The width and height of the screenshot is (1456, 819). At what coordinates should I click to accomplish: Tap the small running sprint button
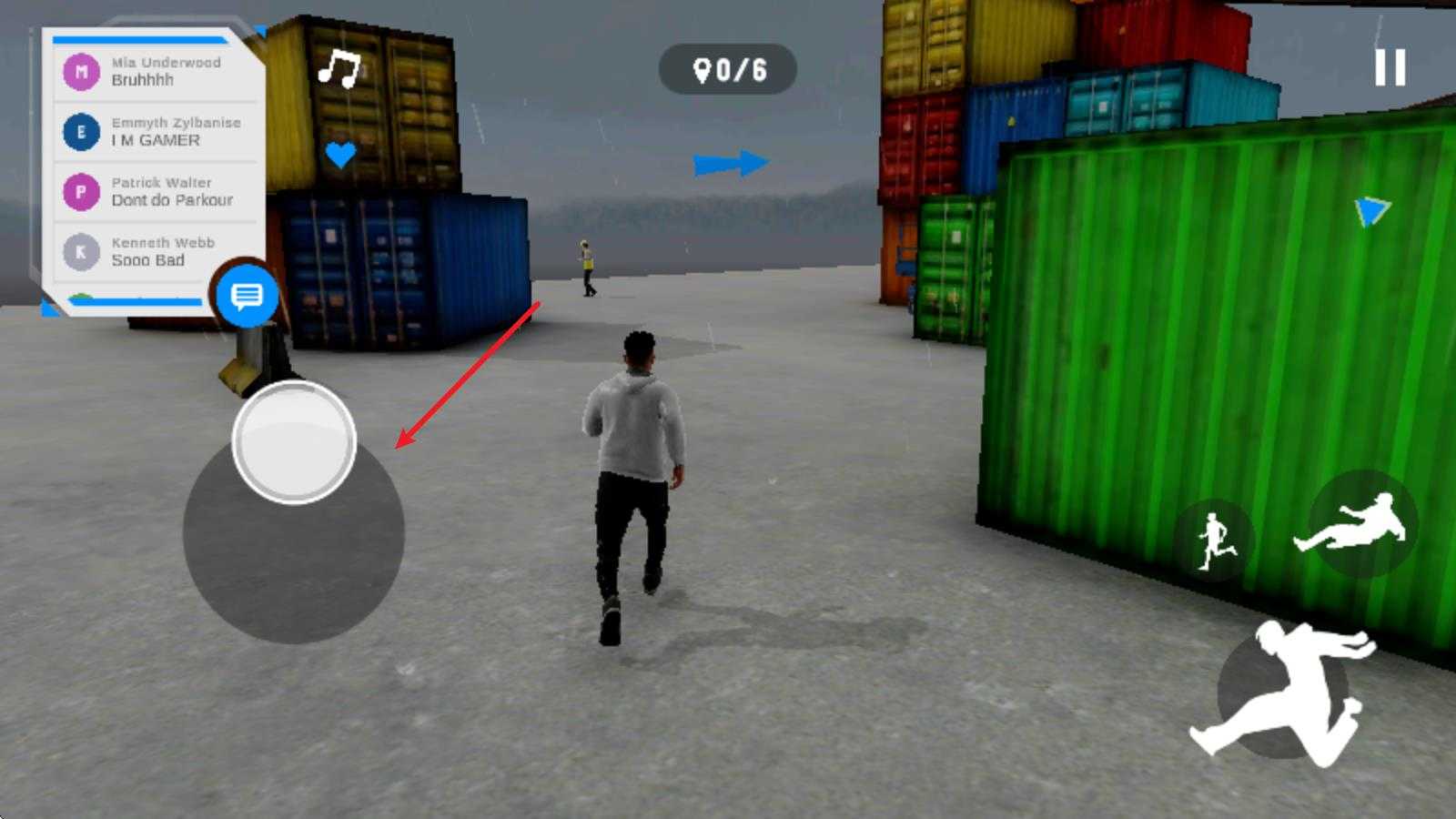point(1216,541)
